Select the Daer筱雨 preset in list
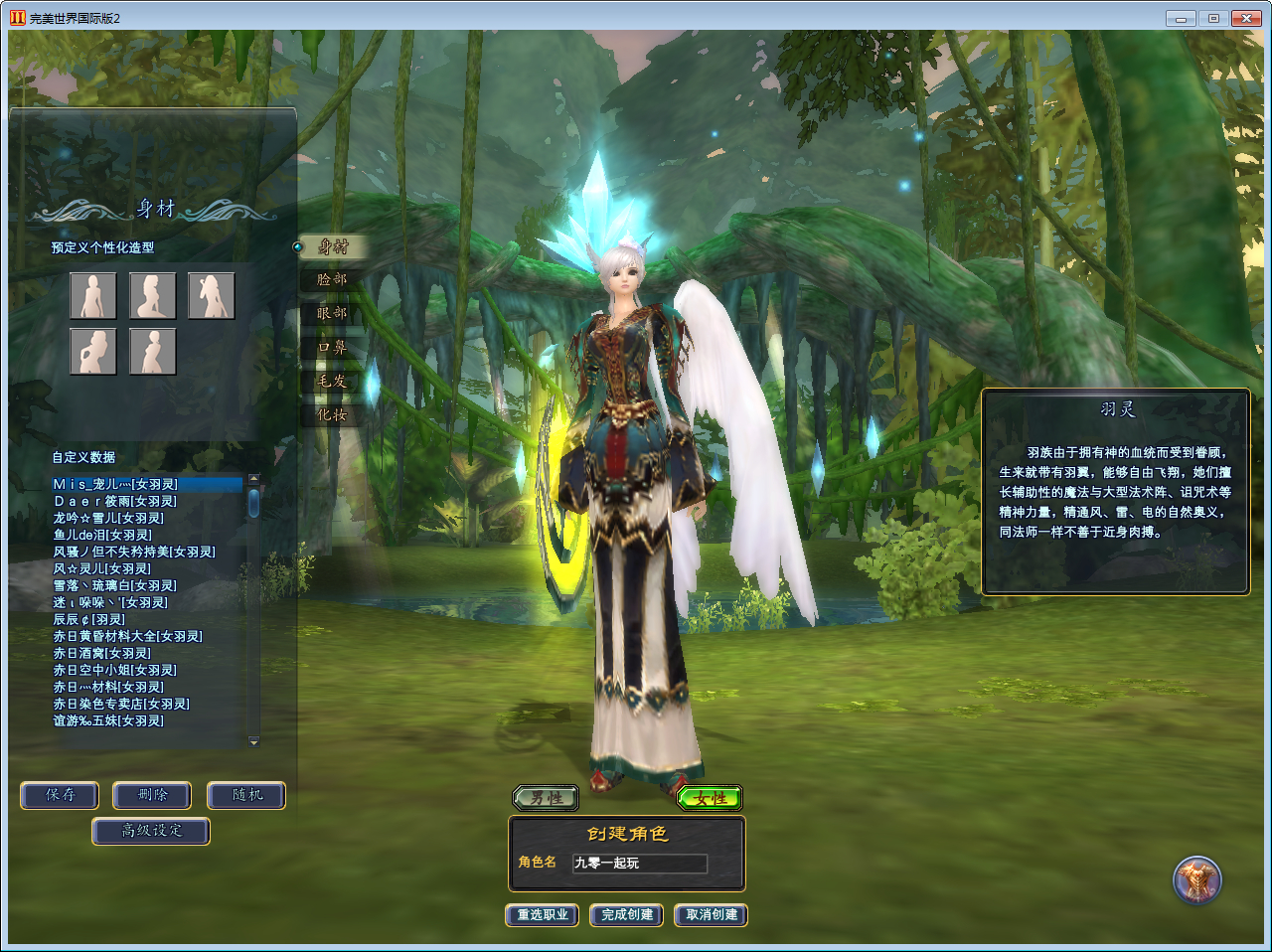Screen dimensions: 1272x952 click(115, 502)
